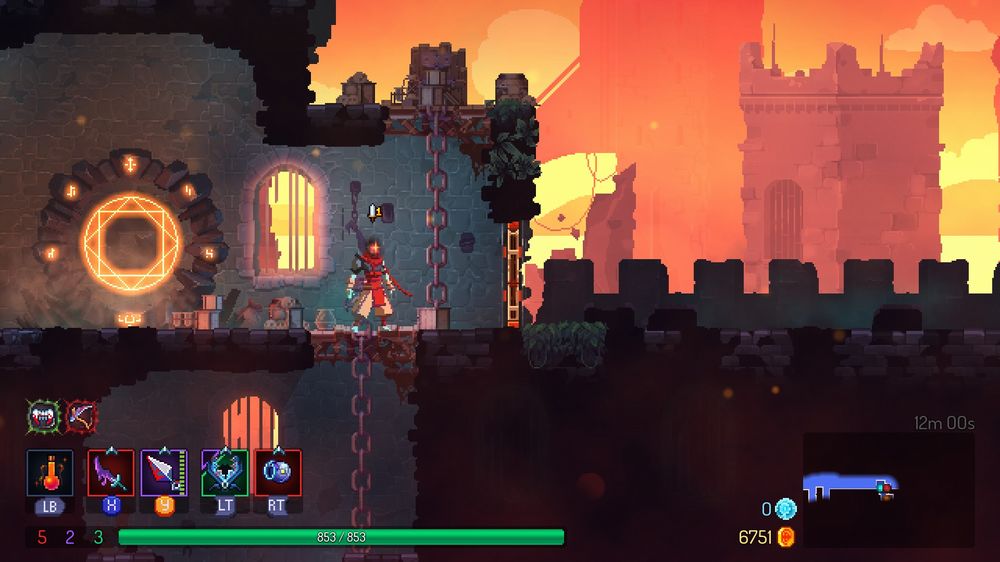Use the blue grenade skill slot

tap(277, 472)
